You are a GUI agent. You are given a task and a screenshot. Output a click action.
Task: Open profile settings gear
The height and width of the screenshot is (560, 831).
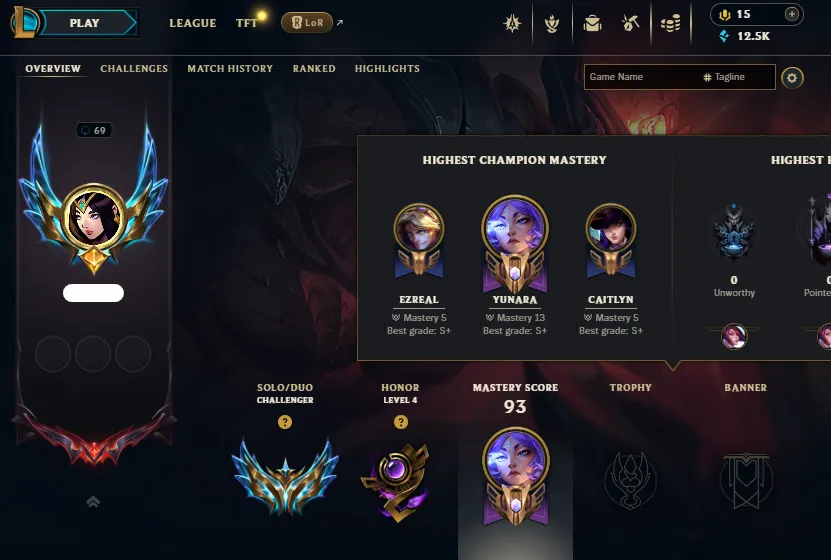coord(792,77)
